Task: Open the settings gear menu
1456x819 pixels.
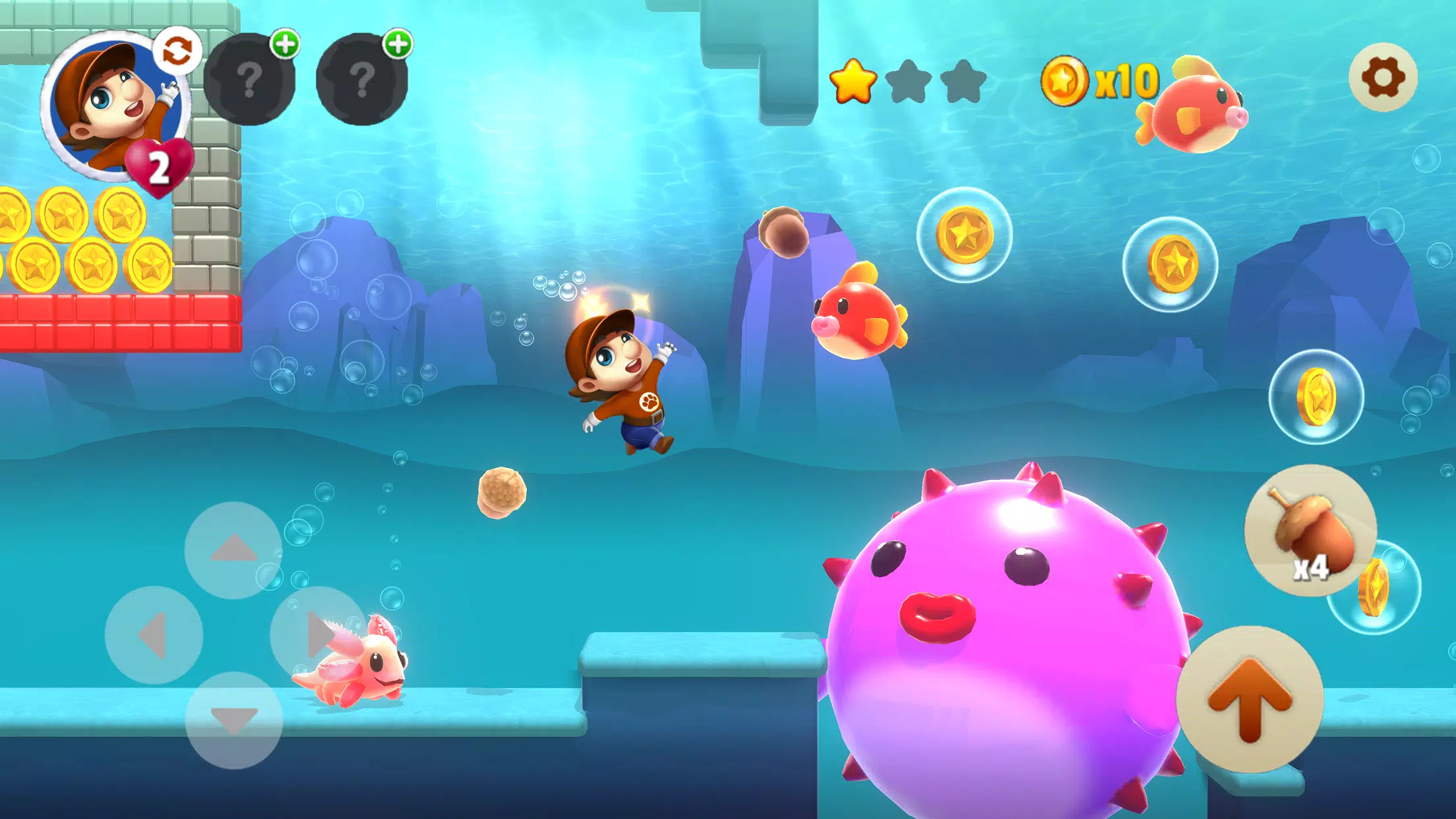Action: pyautogui.click(x=1383, y=76)
